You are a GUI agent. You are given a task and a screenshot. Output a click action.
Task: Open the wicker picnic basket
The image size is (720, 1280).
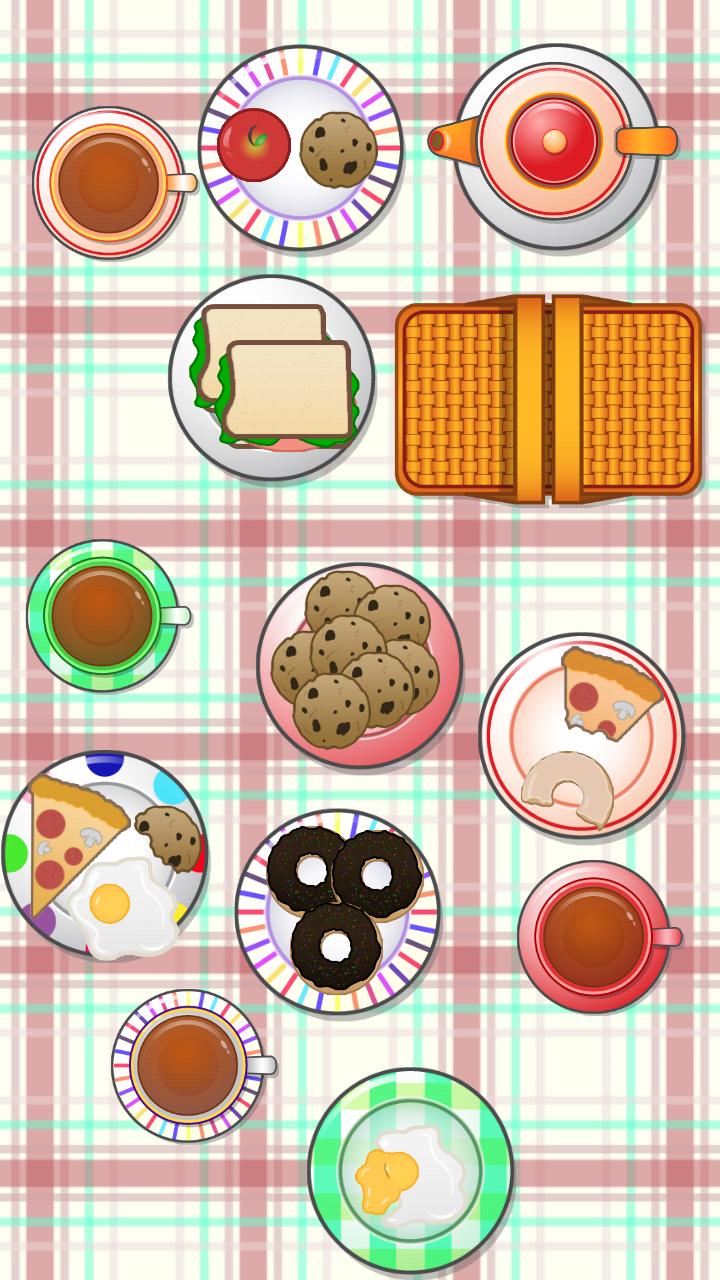click(548, 399)
